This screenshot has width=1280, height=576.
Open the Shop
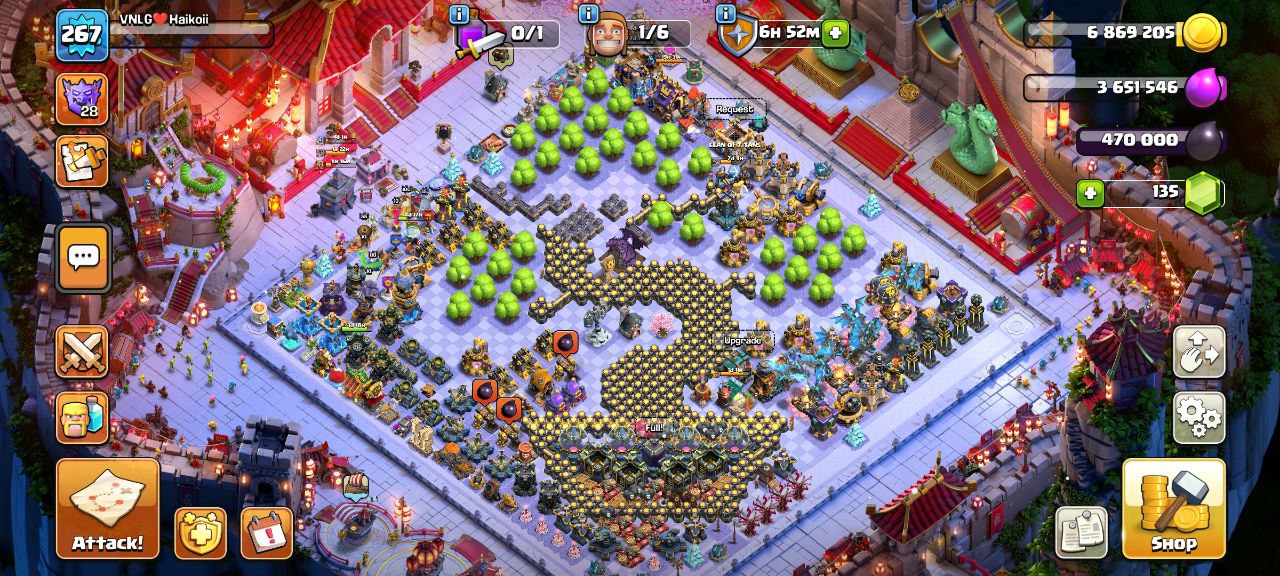click(x=1173, y=508)
